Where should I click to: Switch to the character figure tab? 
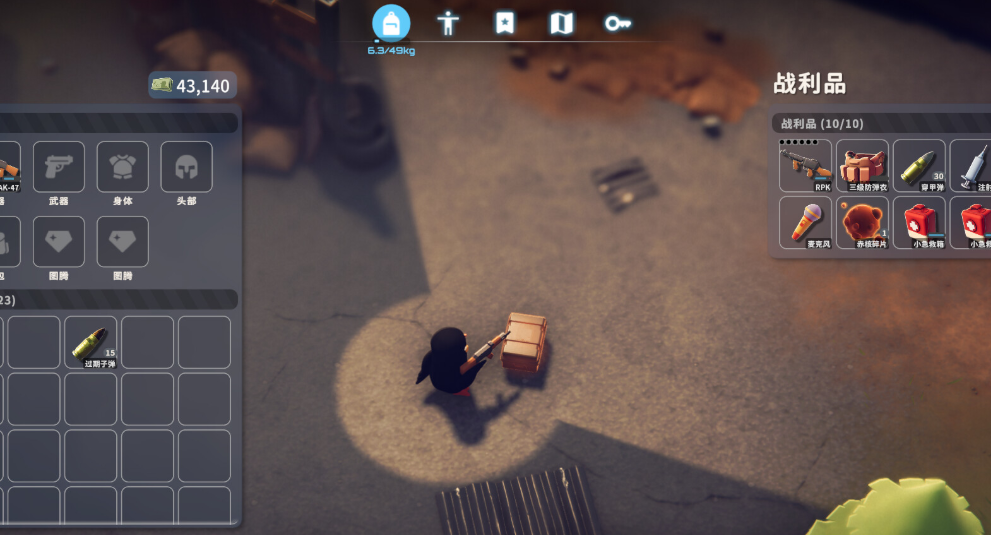[x=448, y=23]
